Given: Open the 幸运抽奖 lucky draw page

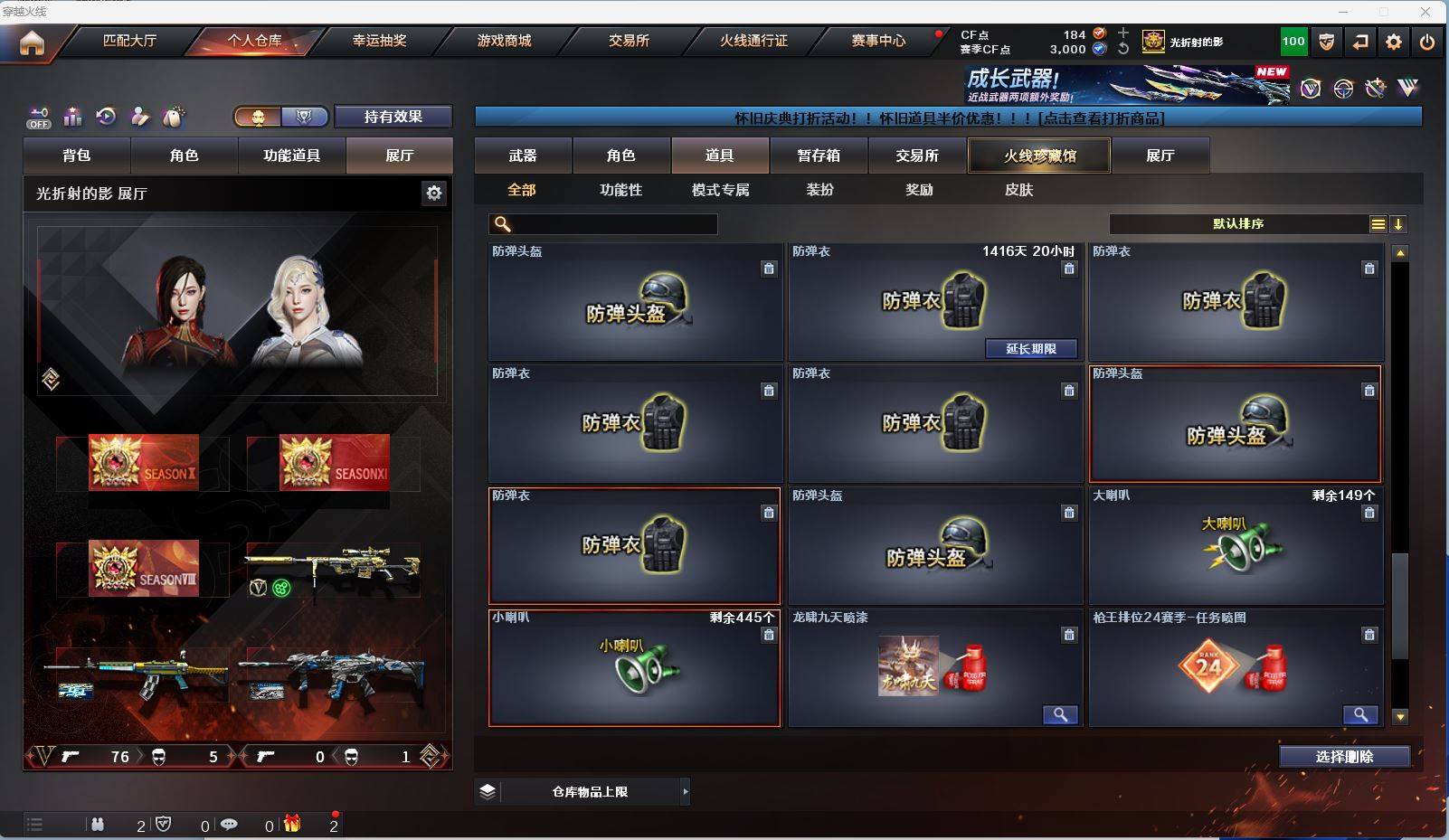Looking at the screenshot, I should [x=379, y=41].
